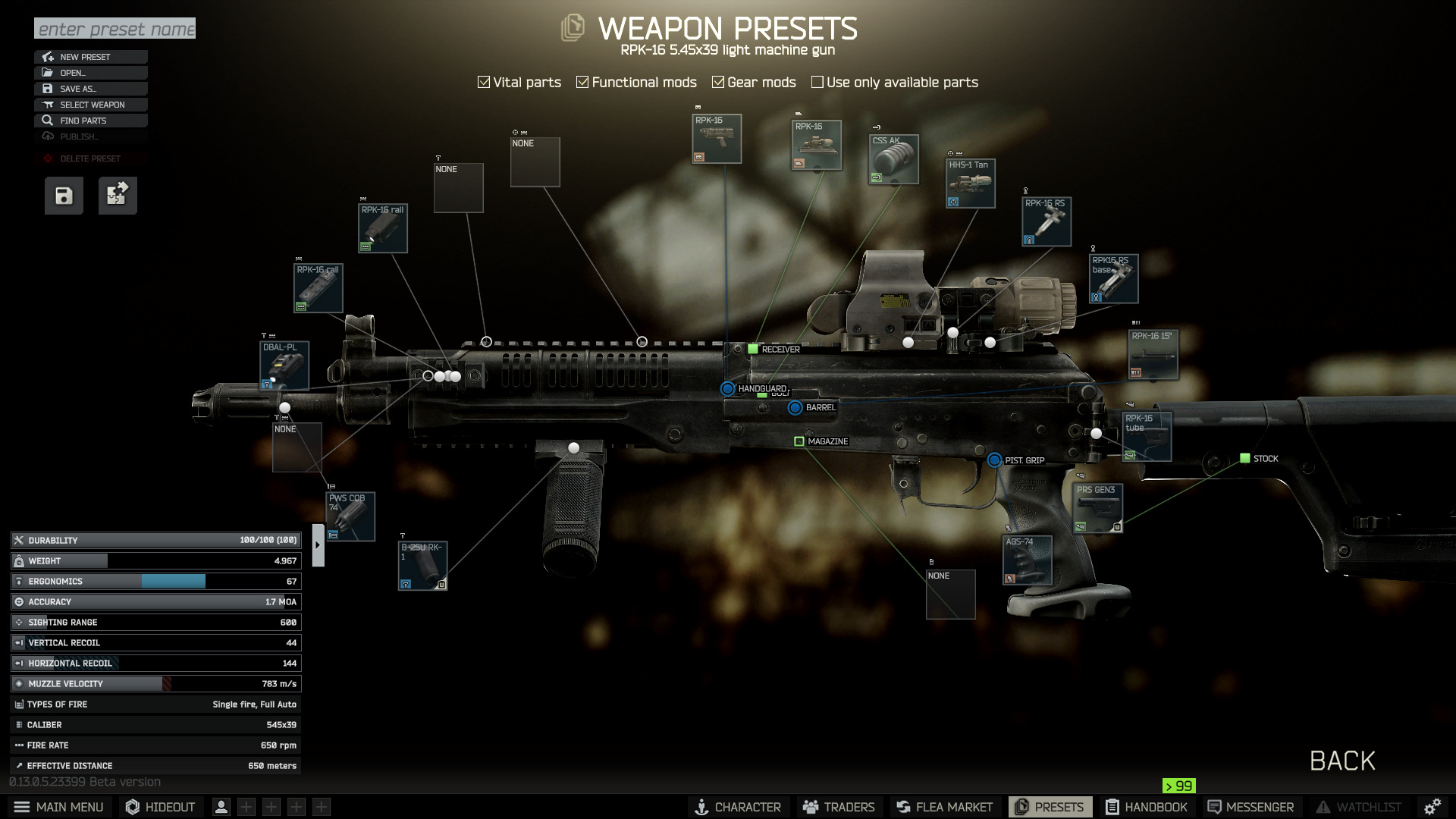Open the PIST. GRIP slot selector
The width and height of the screenshot is (1456, 819).
coord(993,460)
